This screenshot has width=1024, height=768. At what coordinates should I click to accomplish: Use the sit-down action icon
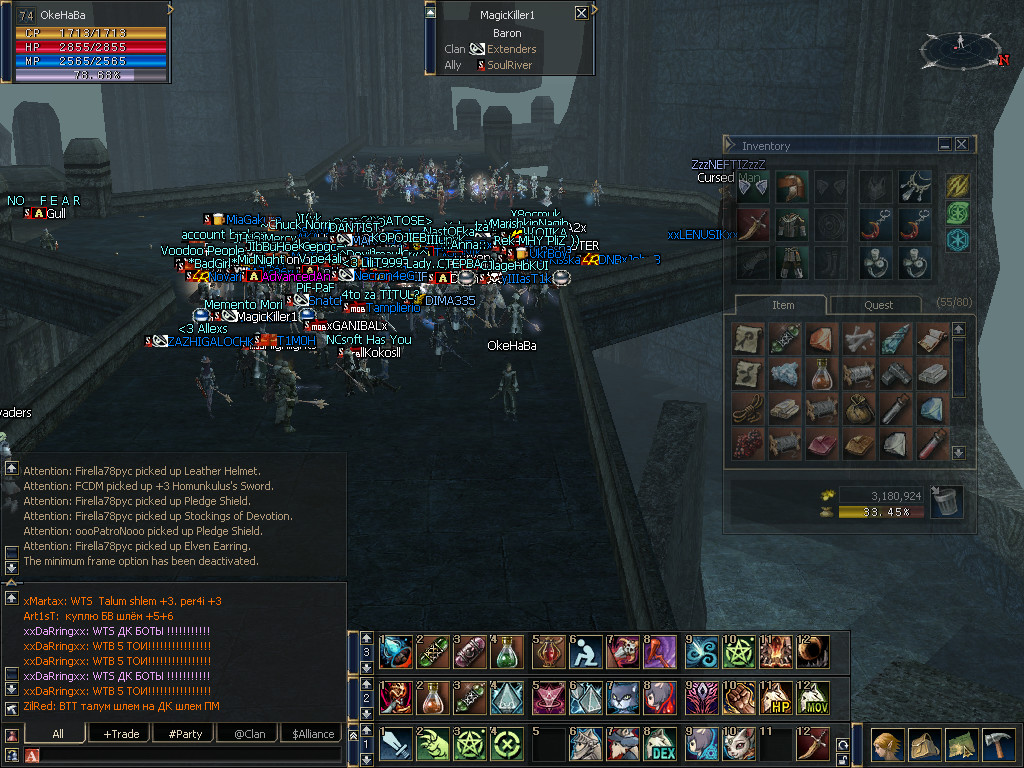(585, 652)
